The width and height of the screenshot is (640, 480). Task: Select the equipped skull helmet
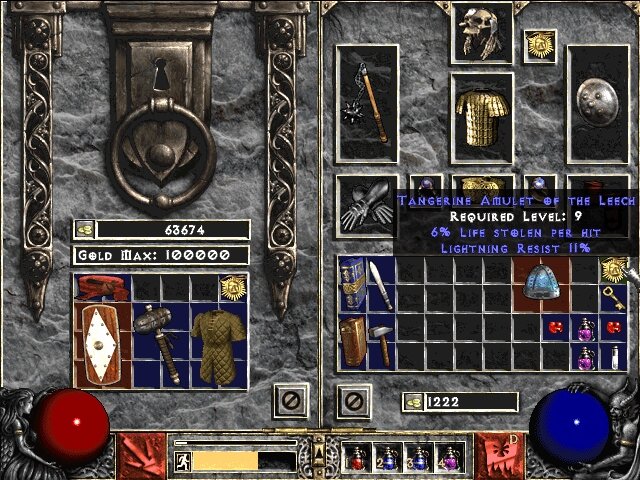(481, 32)
